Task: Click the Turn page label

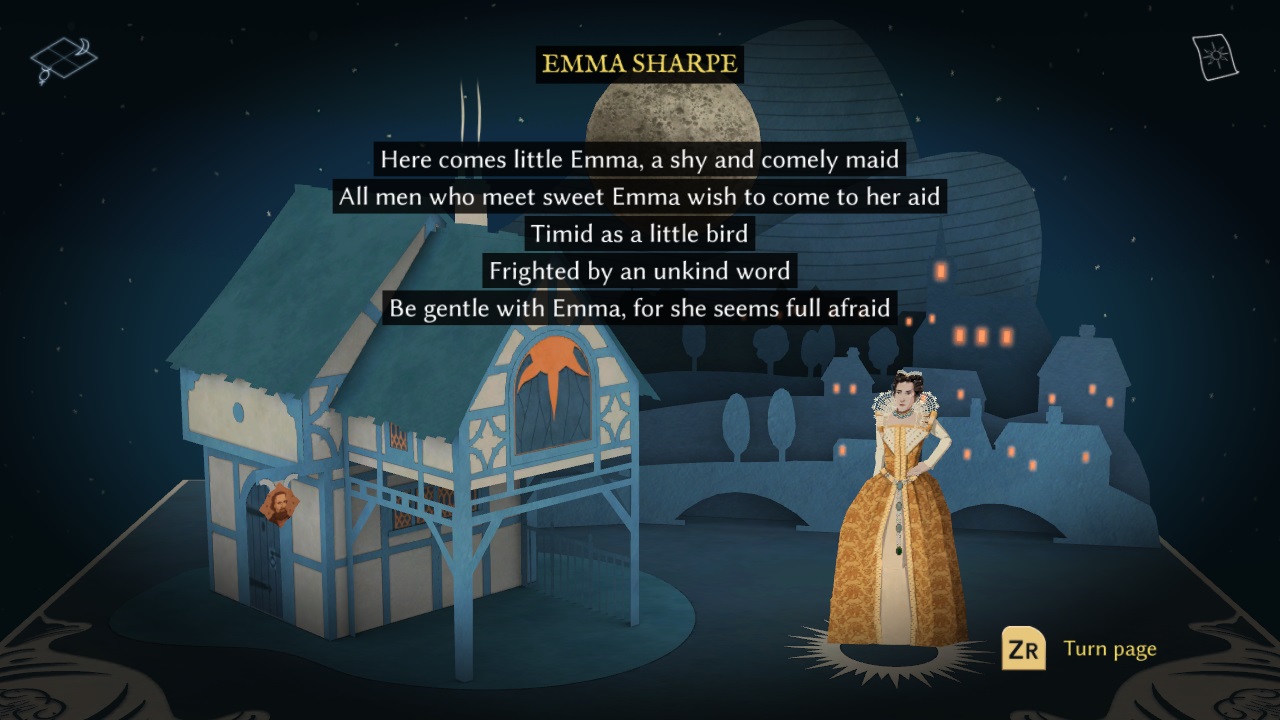Action: pos(1110,649)
